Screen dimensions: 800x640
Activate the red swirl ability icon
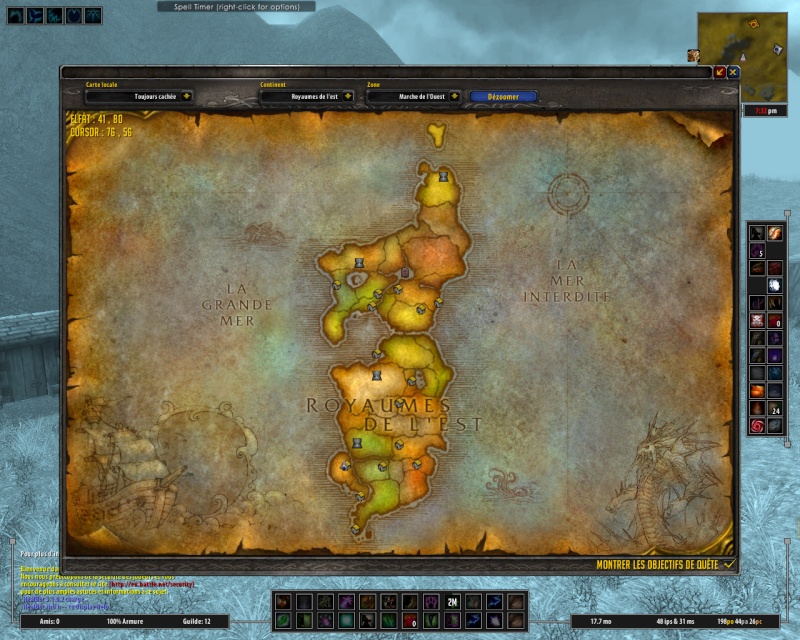[757, 426]
